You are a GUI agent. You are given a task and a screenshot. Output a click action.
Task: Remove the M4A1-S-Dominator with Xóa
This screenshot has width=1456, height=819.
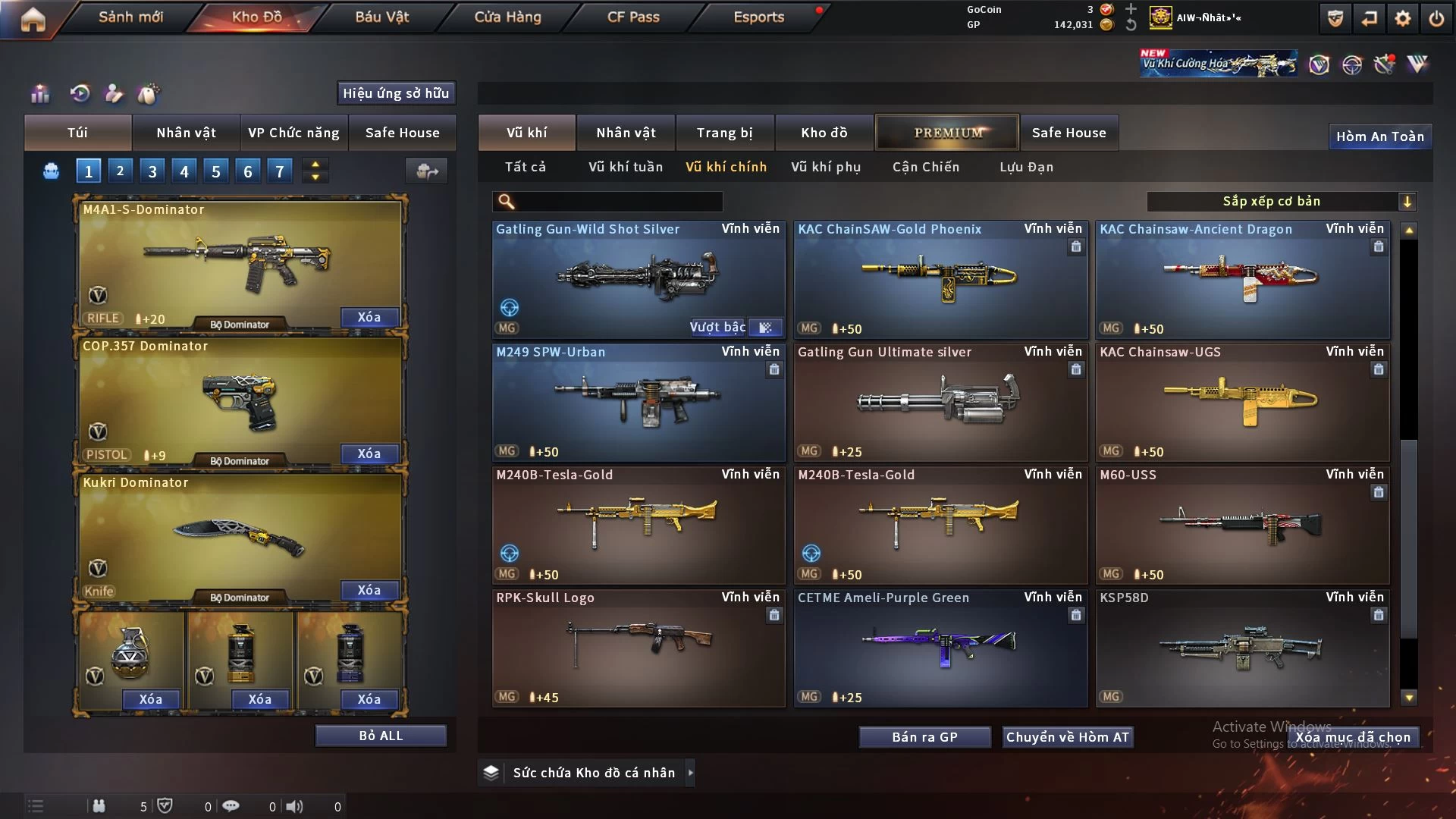pos(369,317)
